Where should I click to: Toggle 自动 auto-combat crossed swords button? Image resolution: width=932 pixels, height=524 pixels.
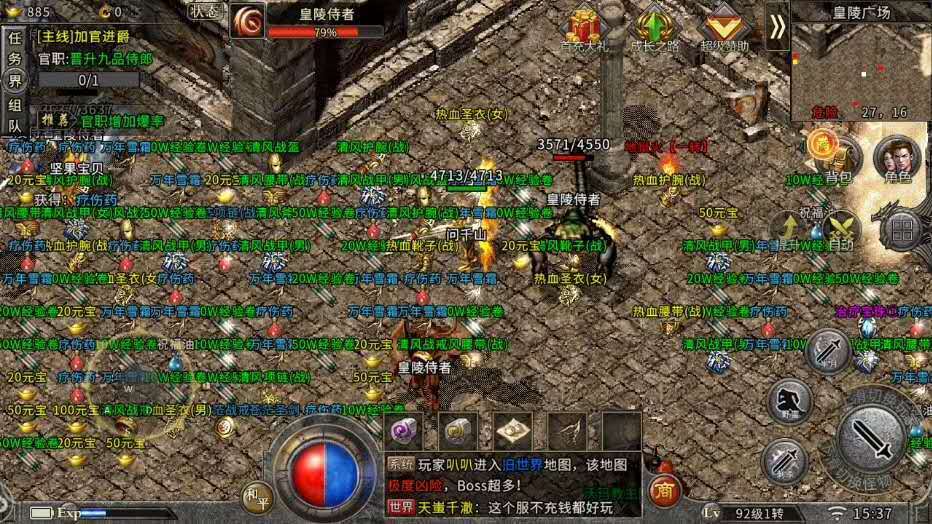click(841, 226)
